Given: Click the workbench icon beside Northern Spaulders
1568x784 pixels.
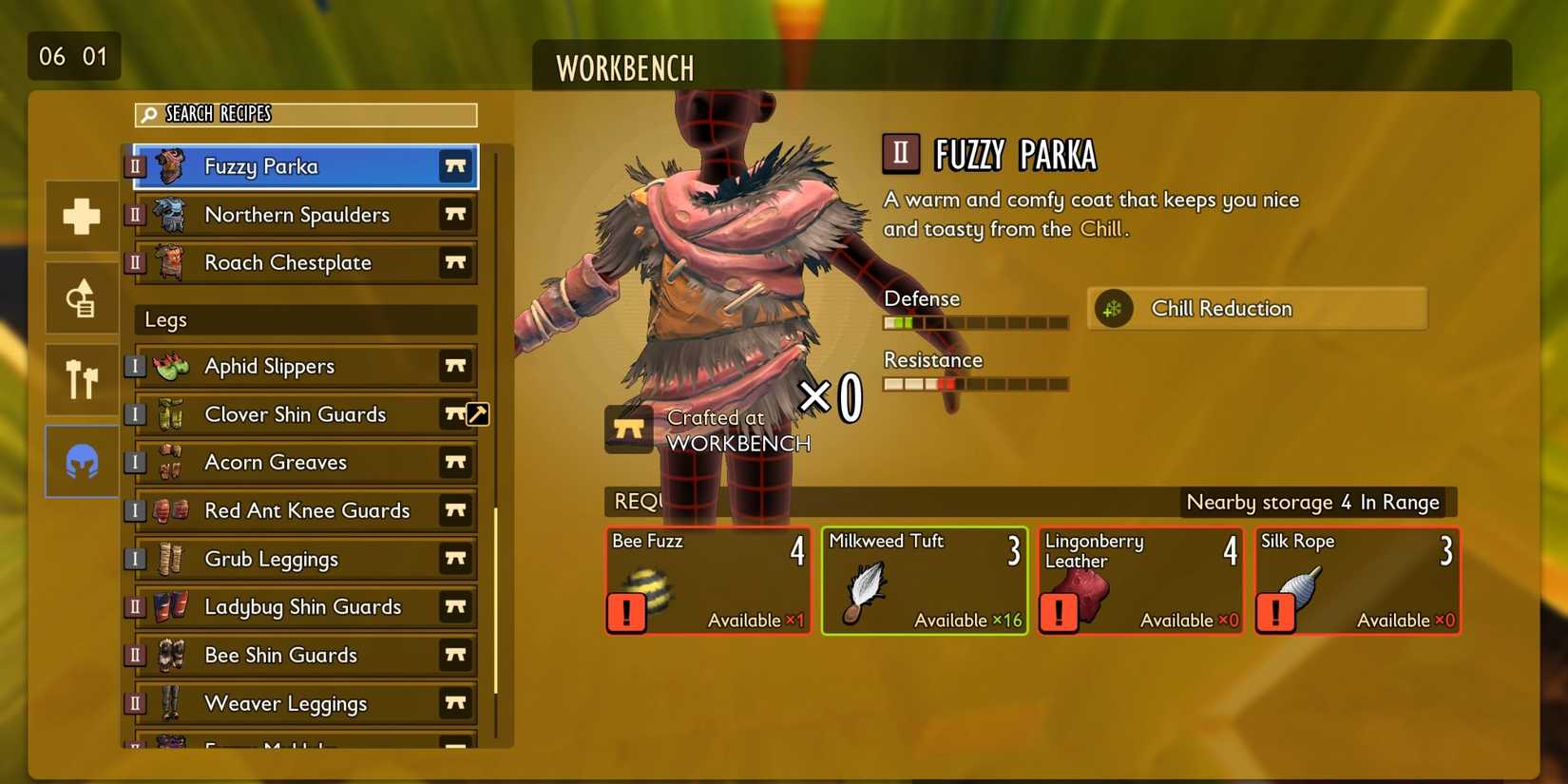Looking at the screenshot, I should 456,215.
